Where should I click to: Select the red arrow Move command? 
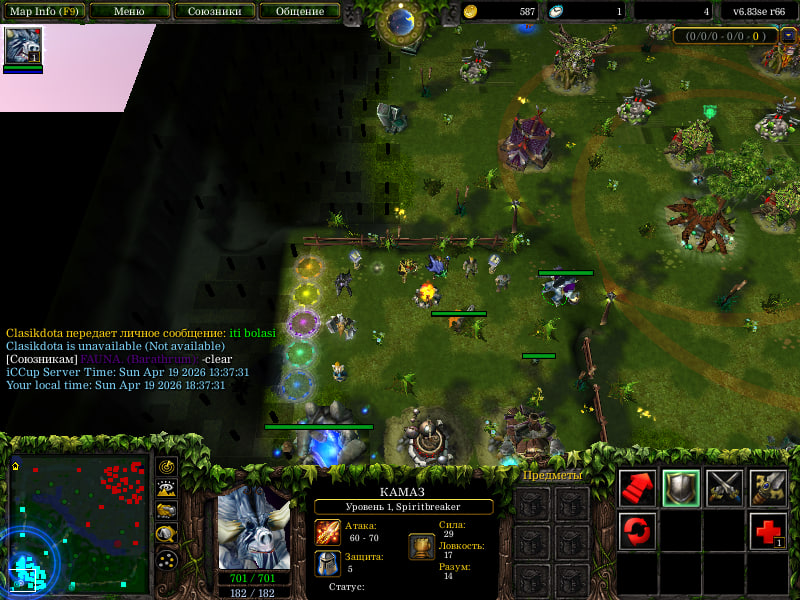pyautogui.click(x=637, y=487)
